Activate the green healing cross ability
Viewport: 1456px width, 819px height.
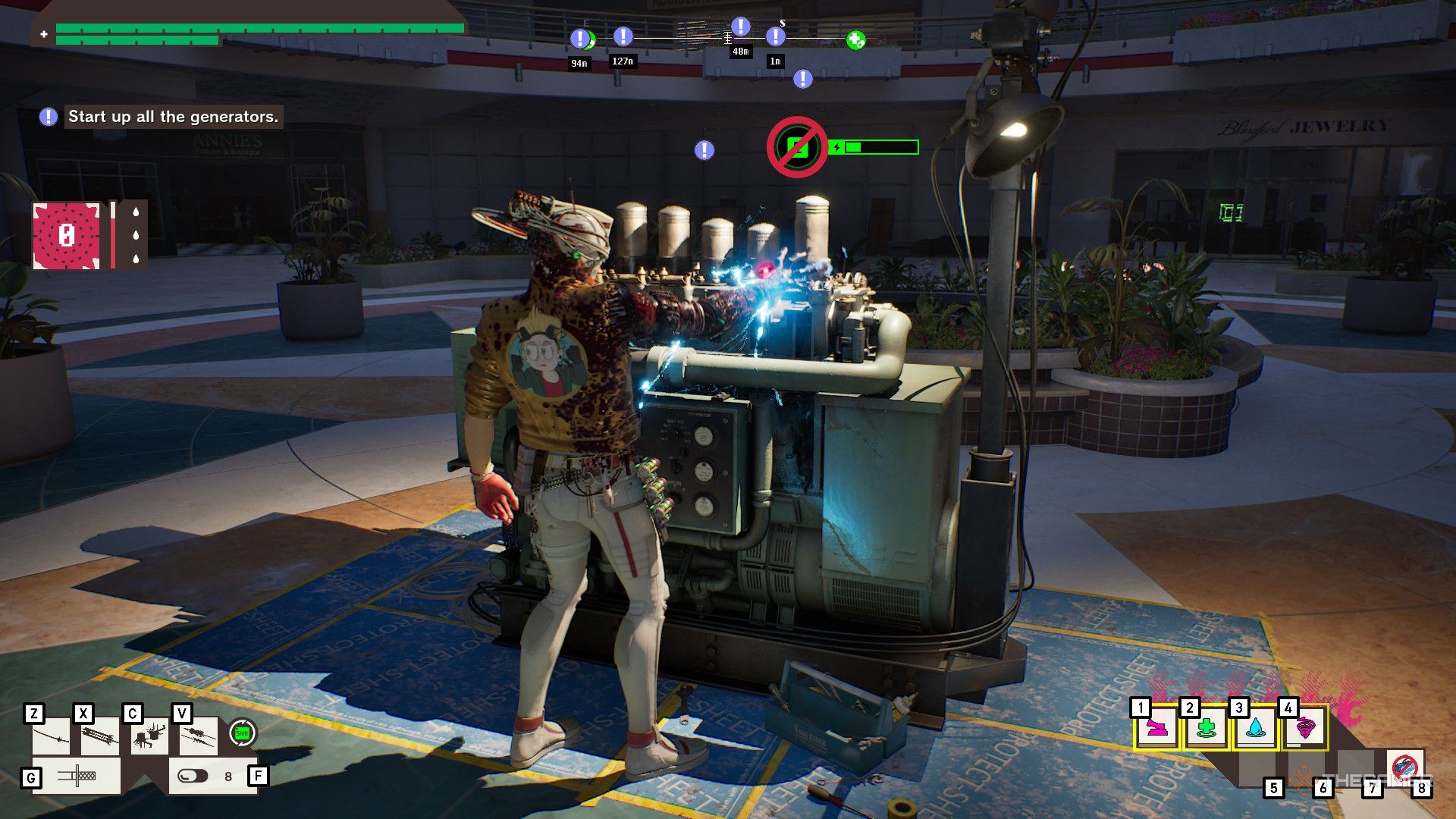[1205, 729]
